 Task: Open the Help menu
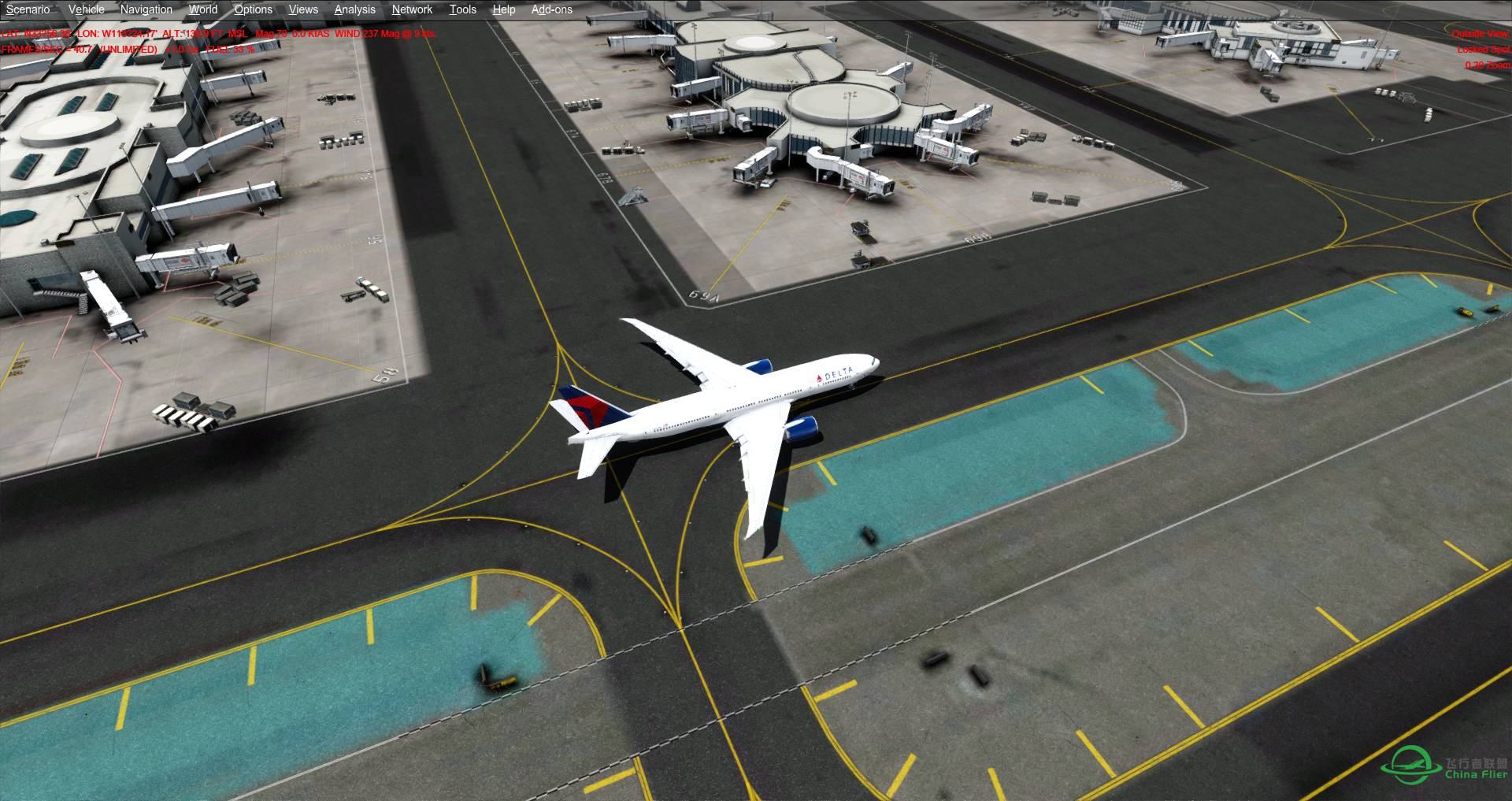[504, 9]
